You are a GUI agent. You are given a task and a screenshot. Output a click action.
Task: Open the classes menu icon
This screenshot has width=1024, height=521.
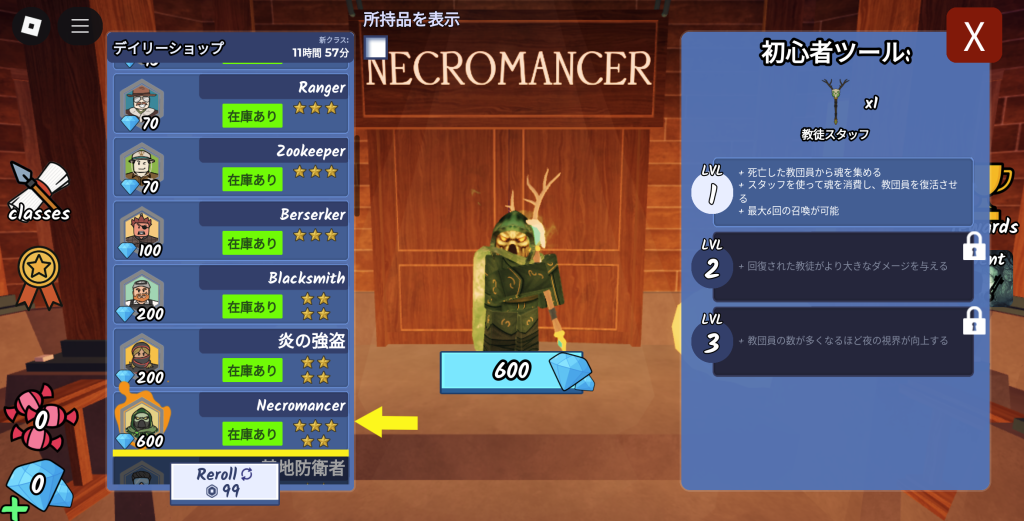pos(39,192)
